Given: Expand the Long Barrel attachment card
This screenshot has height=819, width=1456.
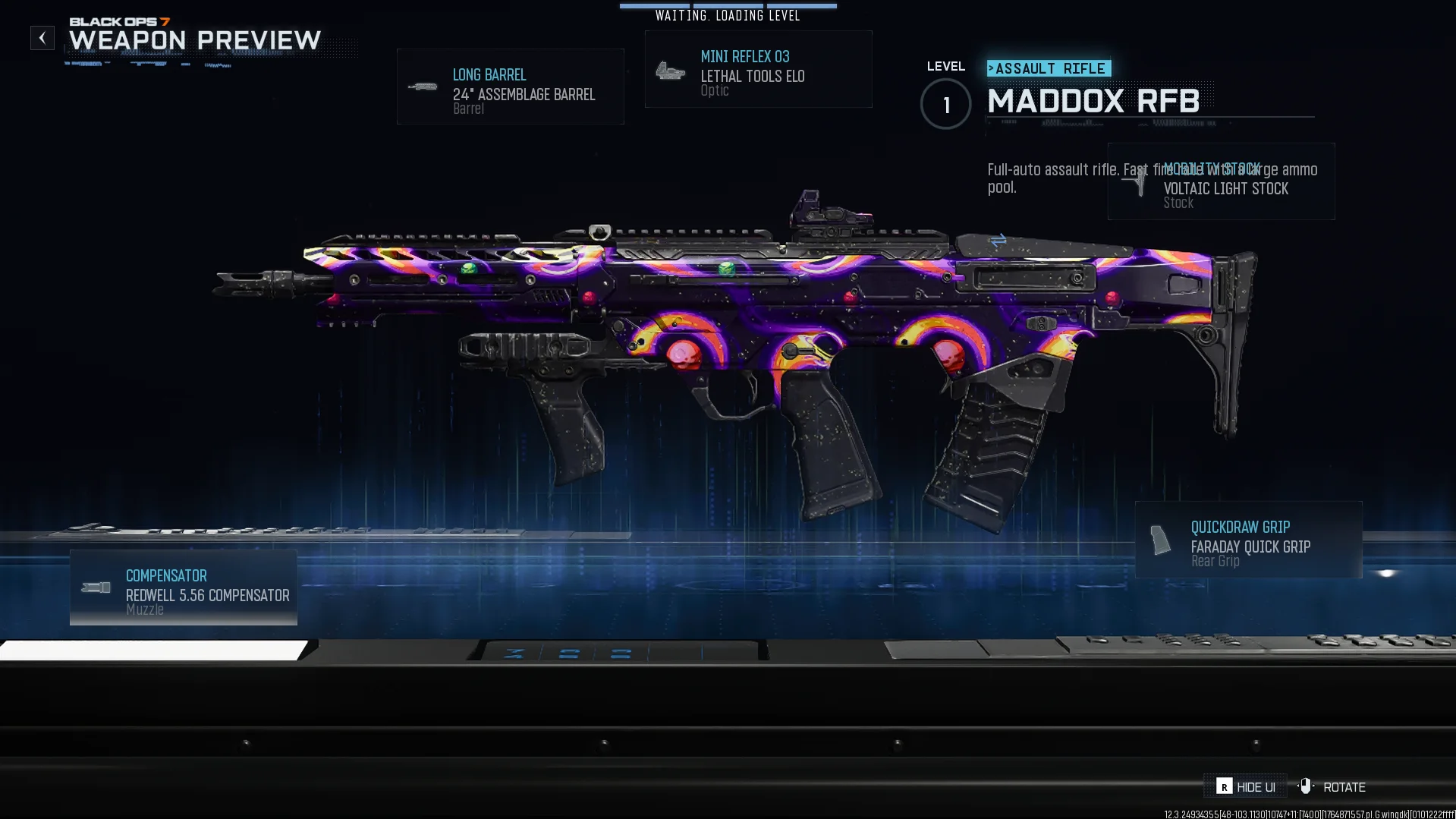Looking at the screenshot, I should [510, 86].
